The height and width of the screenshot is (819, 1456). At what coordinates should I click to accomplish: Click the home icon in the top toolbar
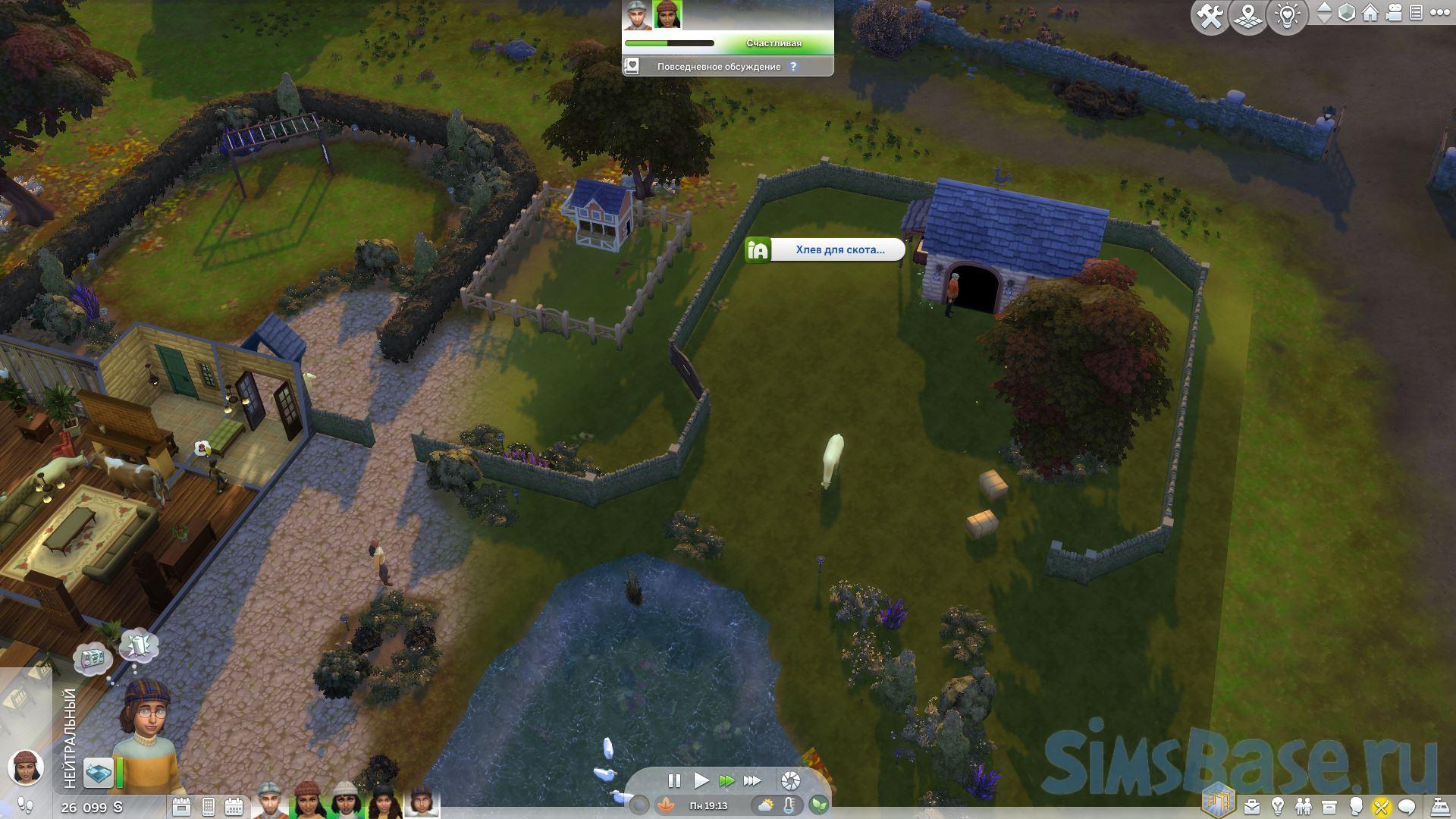1370,14
